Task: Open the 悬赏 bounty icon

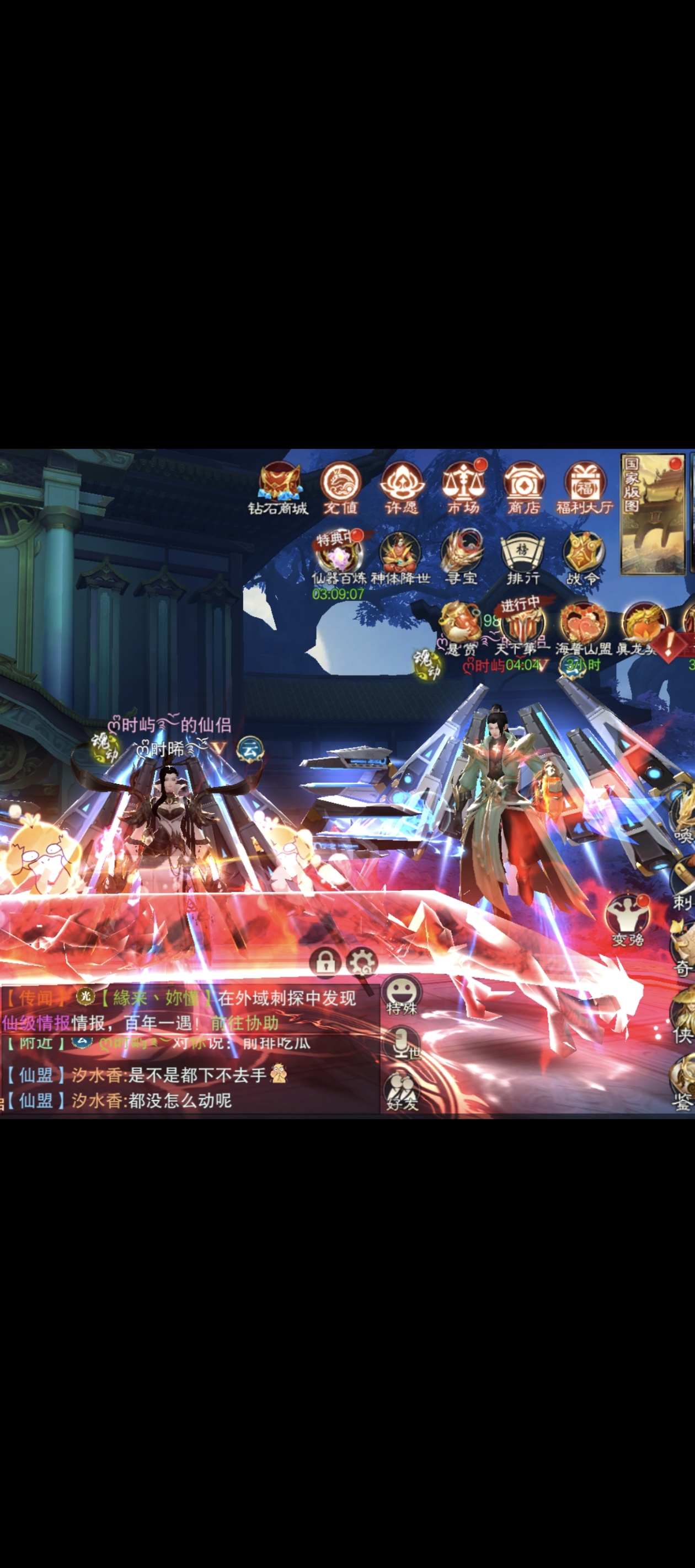Action: click(461, 625)
